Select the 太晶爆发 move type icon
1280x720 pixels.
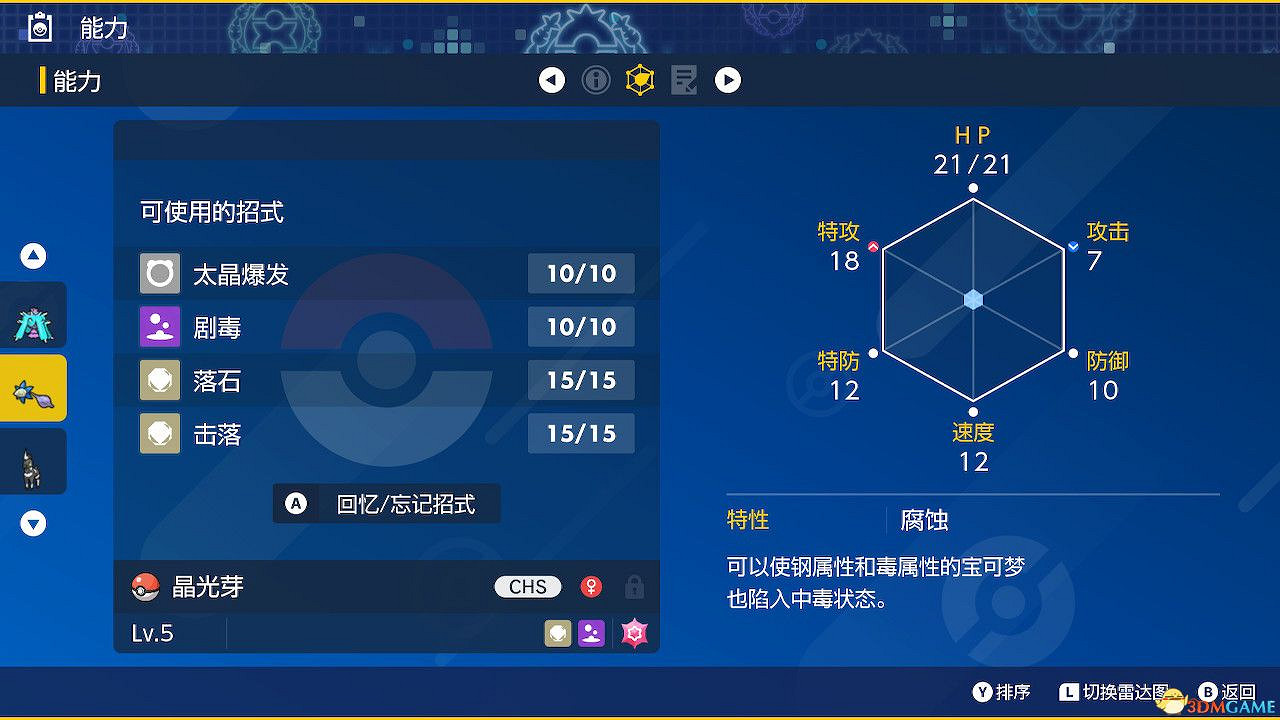tap(159, 273)
